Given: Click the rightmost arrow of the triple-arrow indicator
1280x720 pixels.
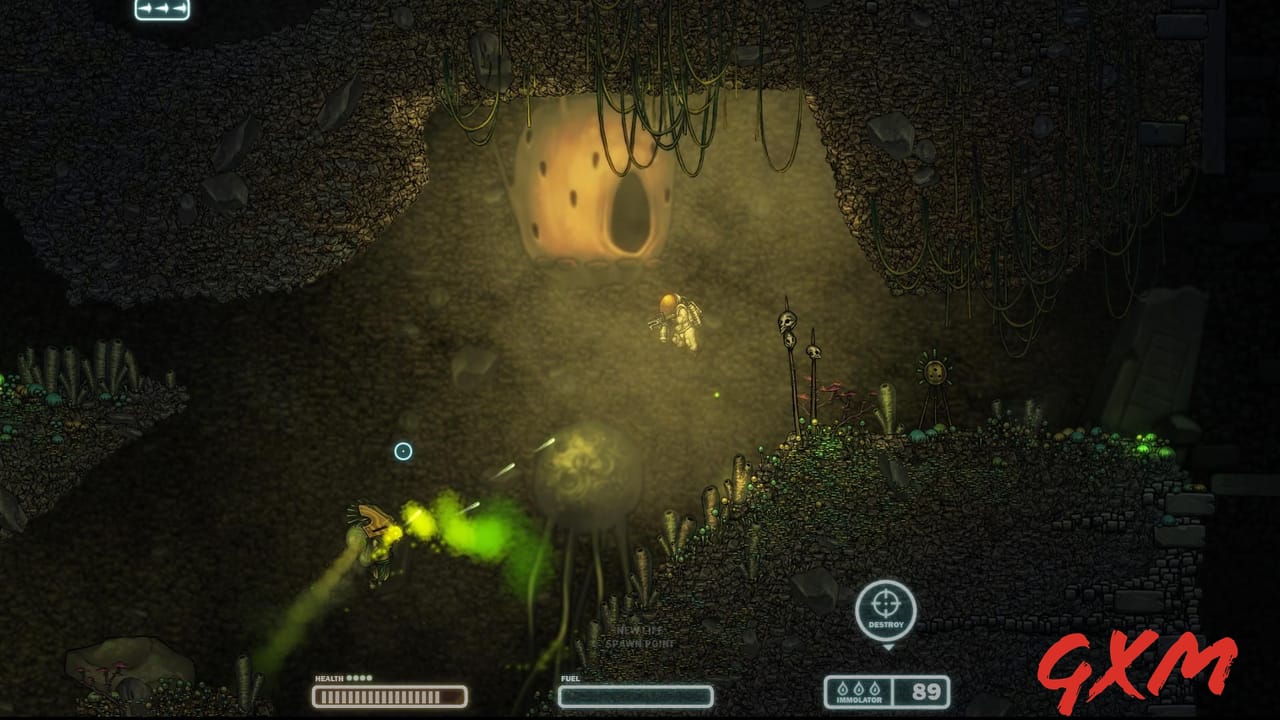Looking at the screenshot, I should pos(179,8).
